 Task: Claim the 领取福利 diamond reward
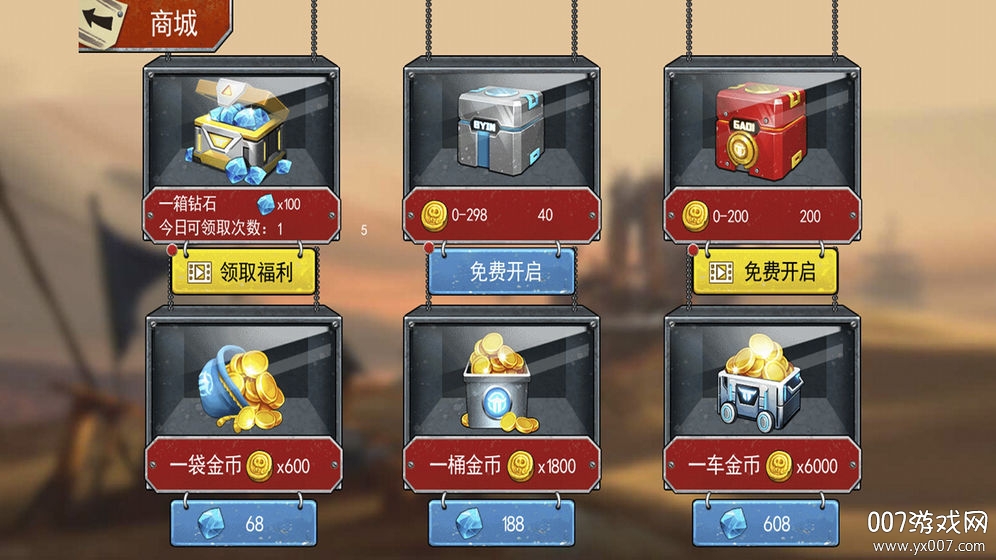tap(243, 272)
